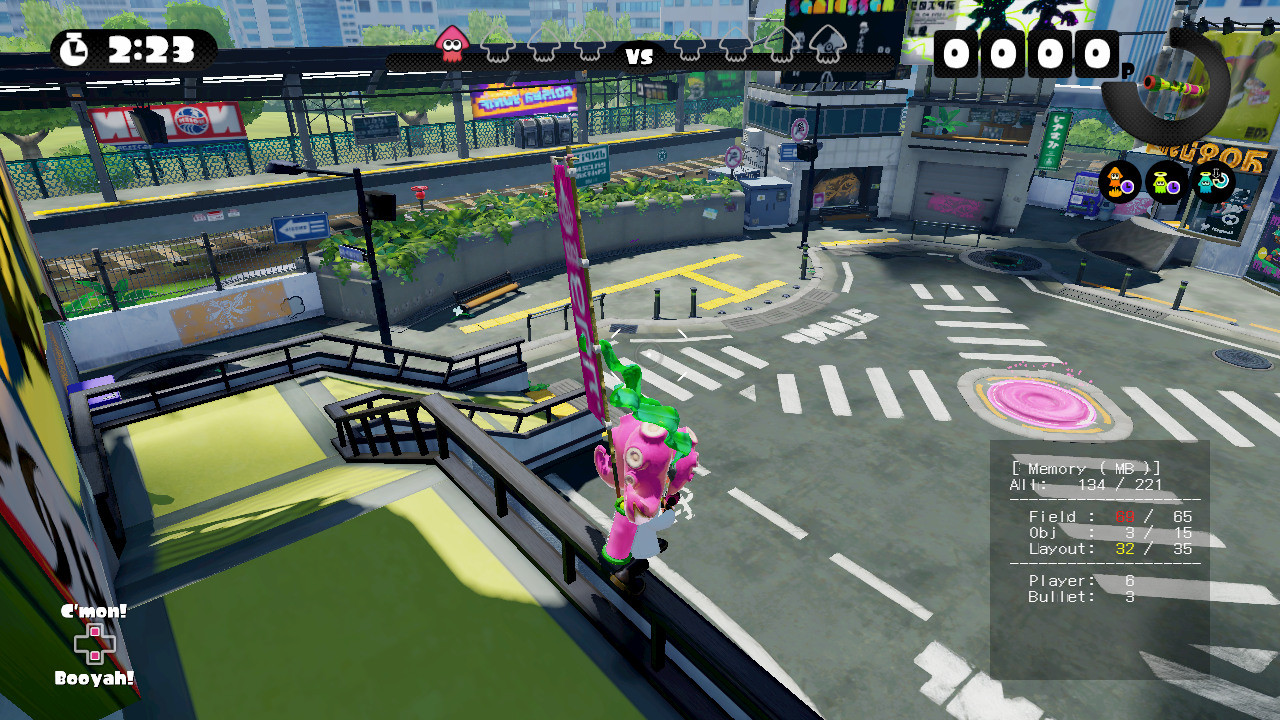Toggle the download arrow on the teal squid icon
Viewport: 1280px width, 720px height.
1215,174
